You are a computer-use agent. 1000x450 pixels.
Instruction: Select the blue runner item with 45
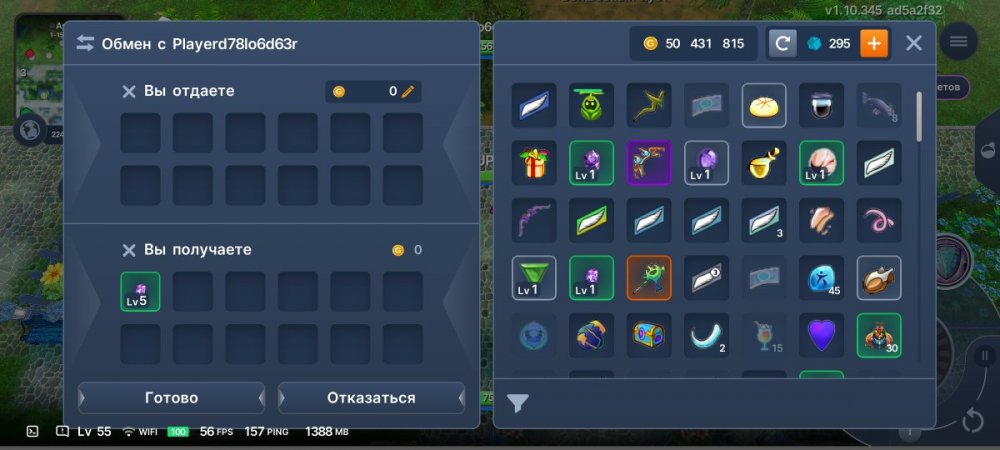coord(821,278)
